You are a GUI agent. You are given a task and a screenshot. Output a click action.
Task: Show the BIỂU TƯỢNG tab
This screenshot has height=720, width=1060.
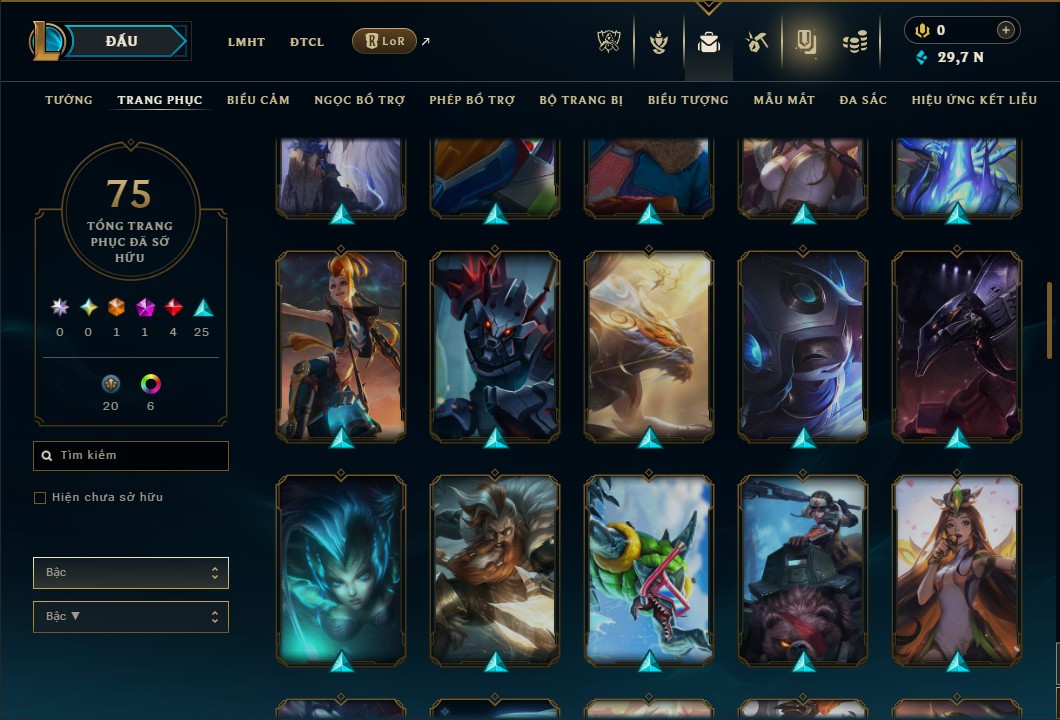688,100
